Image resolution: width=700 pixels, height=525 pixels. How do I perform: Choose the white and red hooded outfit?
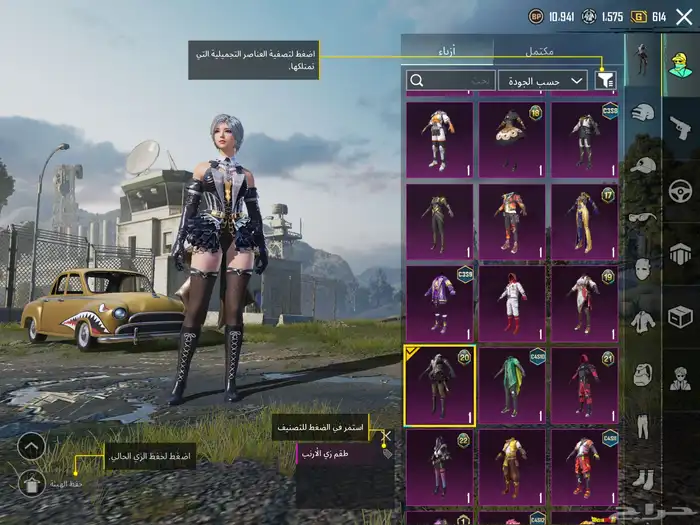coord(511,303)
